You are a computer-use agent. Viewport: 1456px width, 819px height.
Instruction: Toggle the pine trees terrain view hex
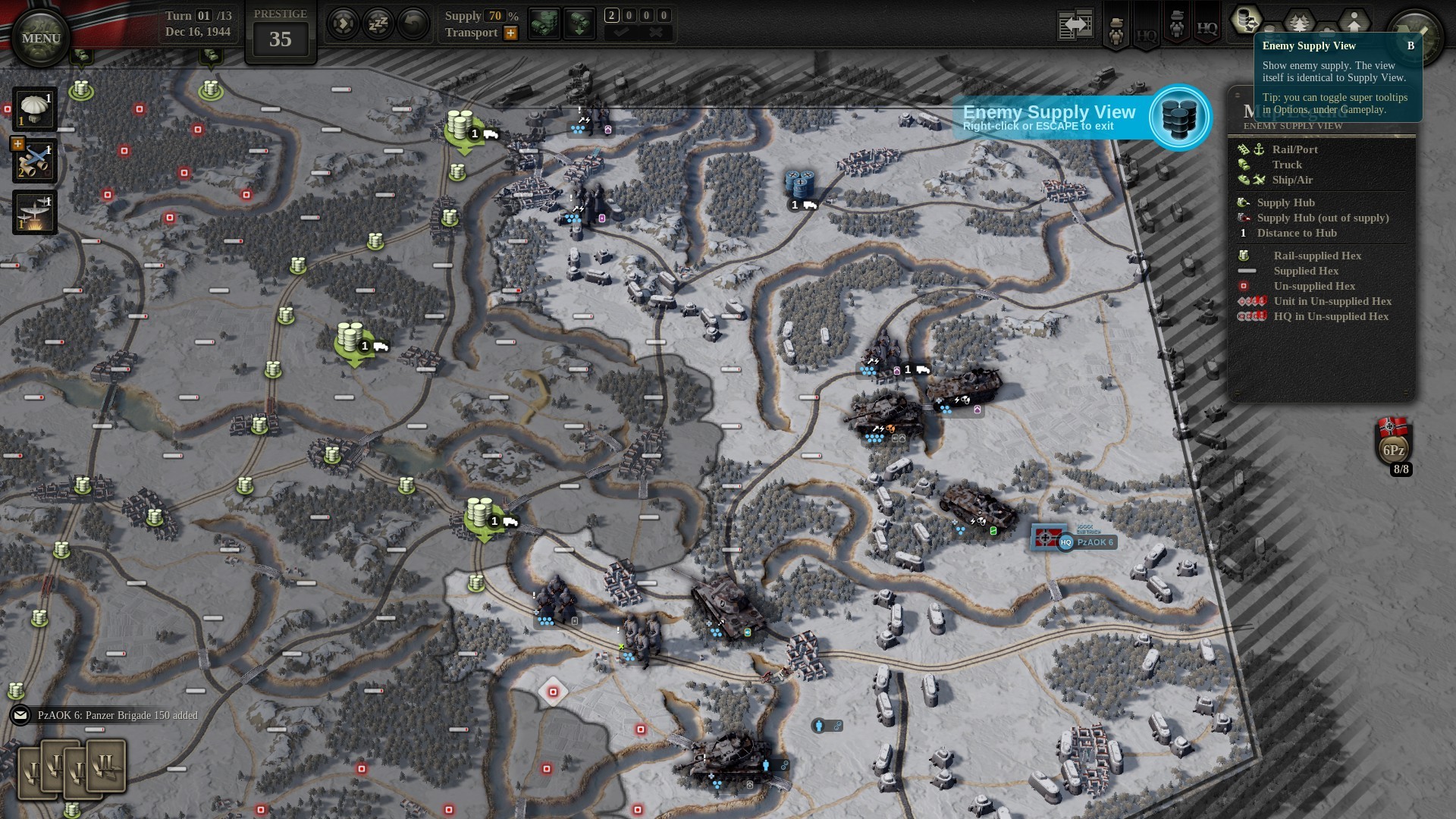click(x=1299, y=23)
